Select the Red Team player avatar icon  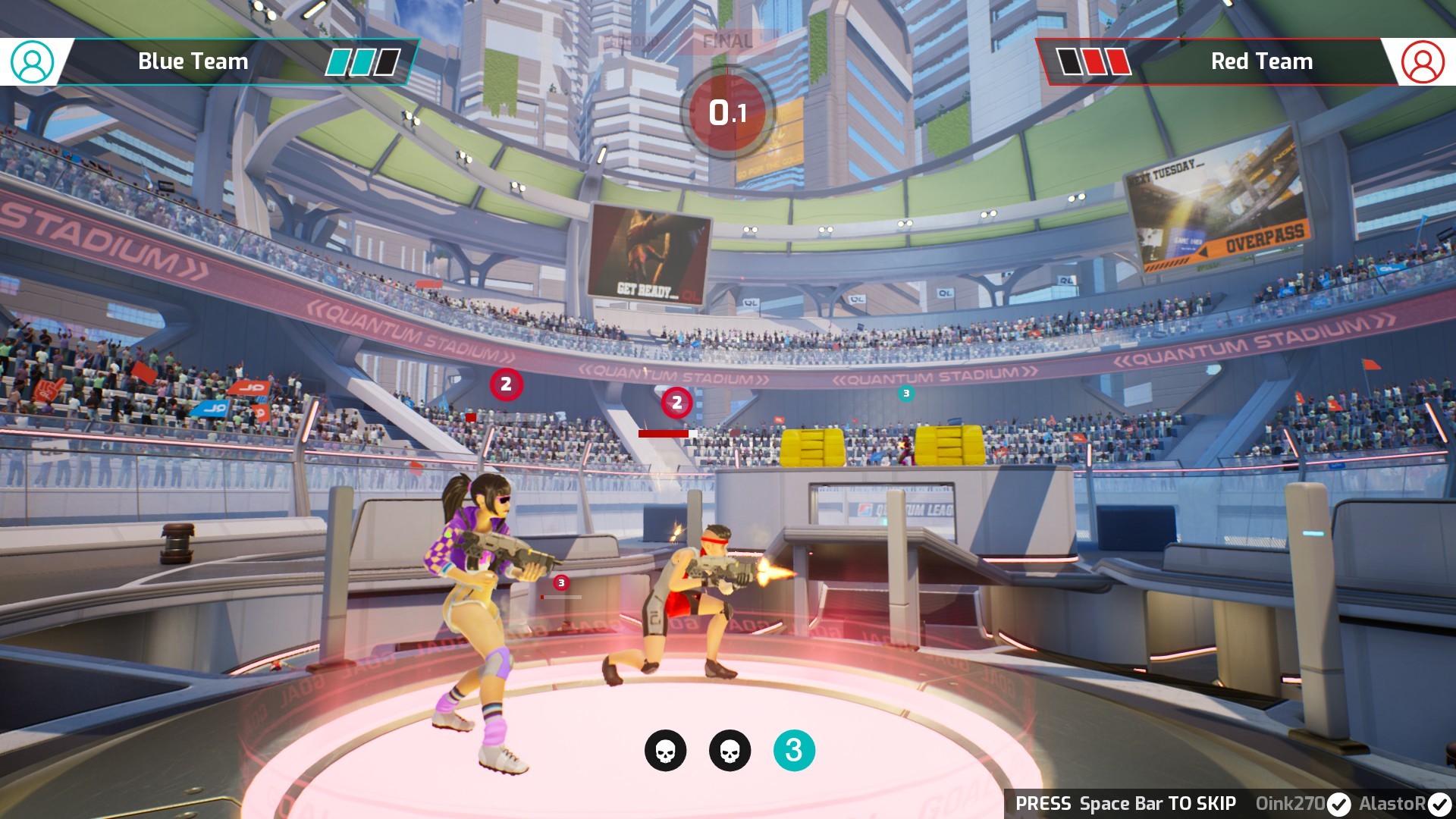pyautogui.click(x=1425, y=61)
